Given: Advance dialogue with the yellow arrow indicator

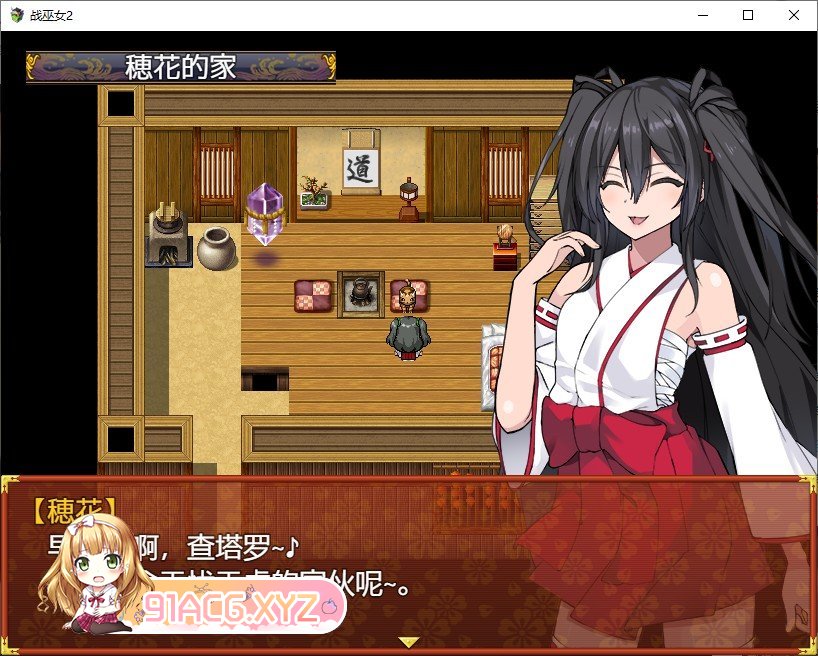Looking at the screenshot, I should (x=408, y=641).
